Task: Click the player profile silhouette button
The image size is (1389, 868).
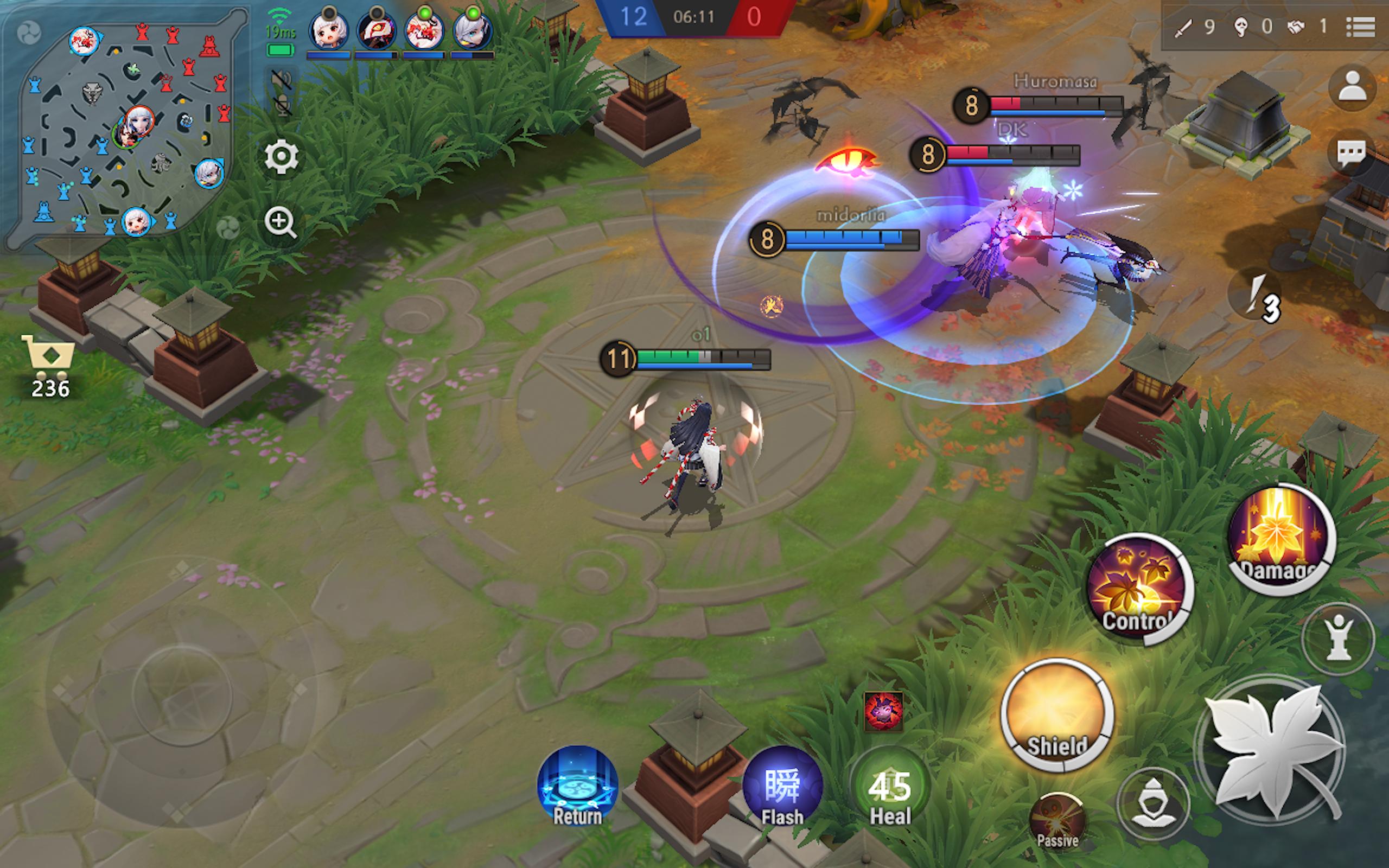Action: click(x=1352, y=87)
